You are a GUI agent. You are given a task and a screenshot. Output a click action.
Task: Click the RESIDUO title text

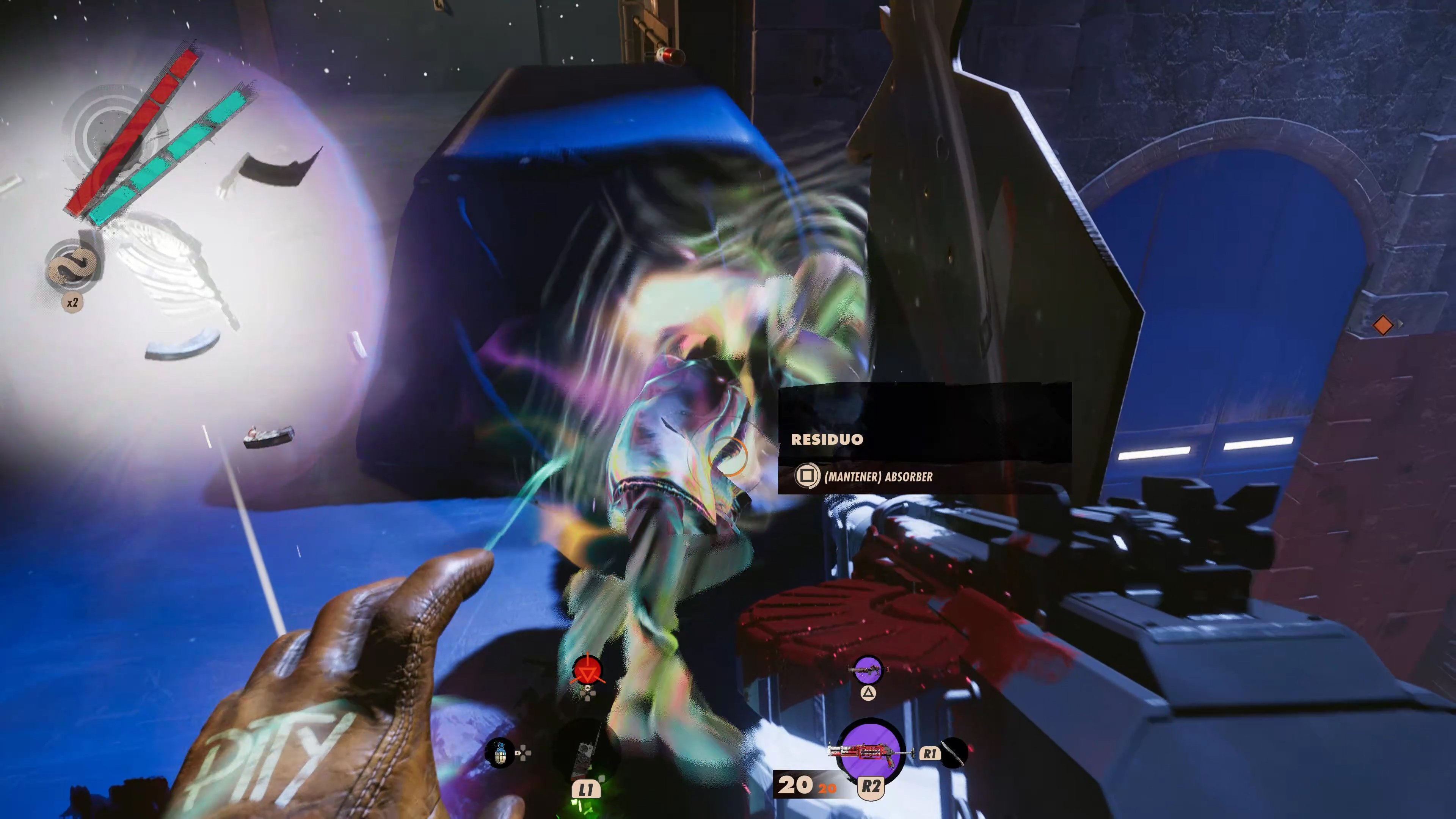click(x=827, y=439)
